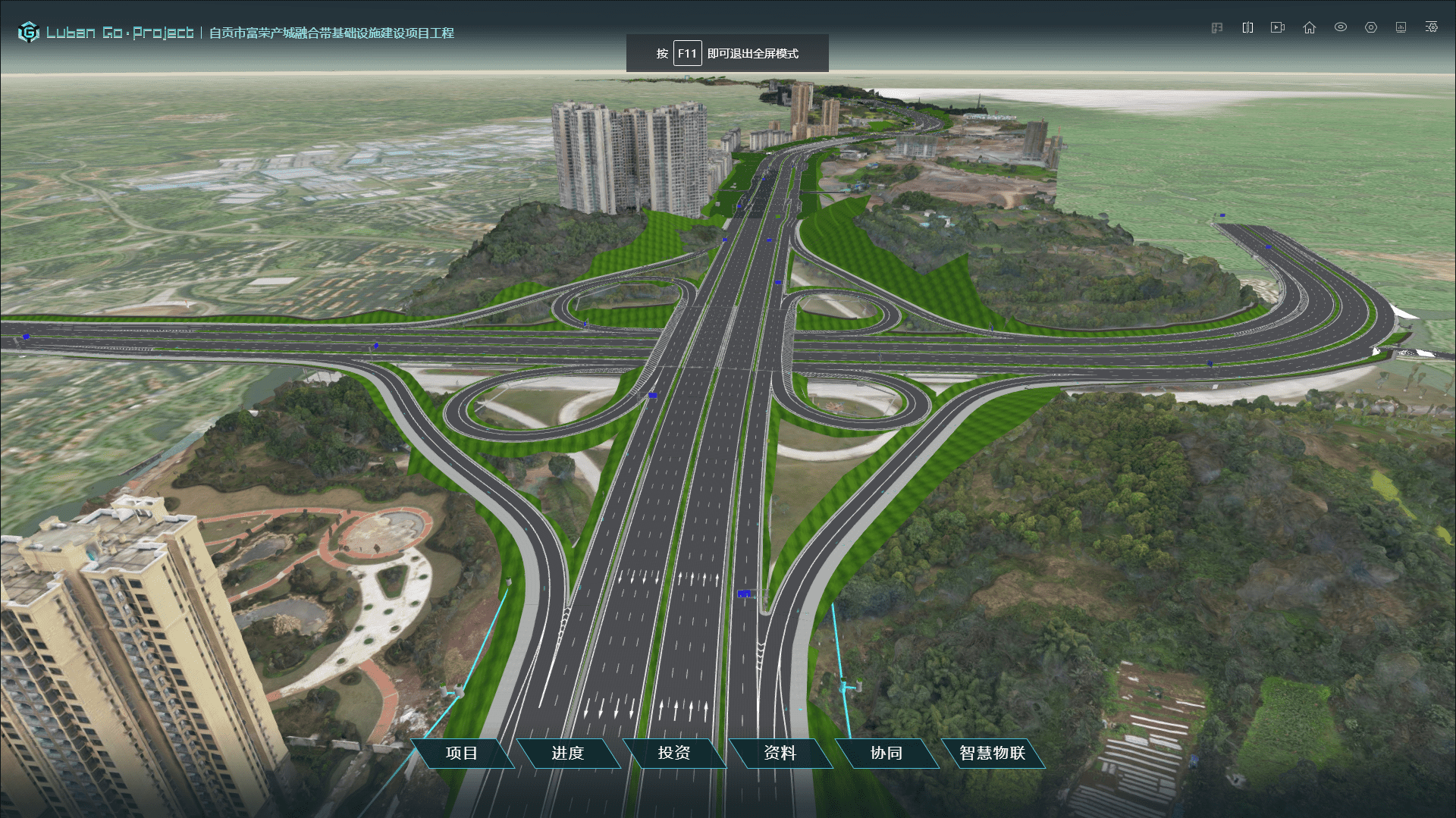The image size is (1456, 818).
Task: Show the 智慧物联 smart IoT tab
Action: click(x=992, y=753)
